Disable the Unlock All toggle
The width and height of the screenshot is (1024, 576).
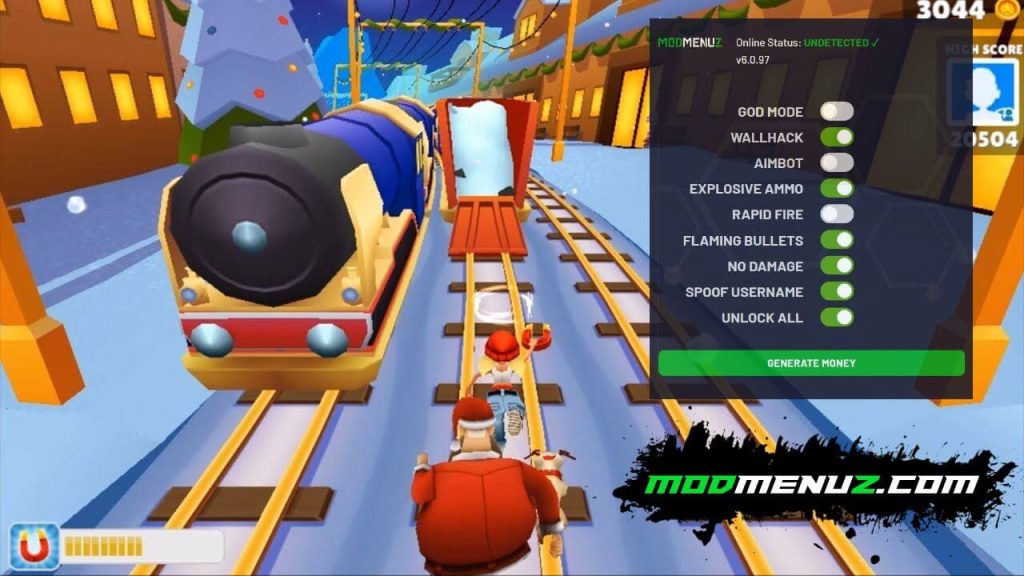pos(837,318)
